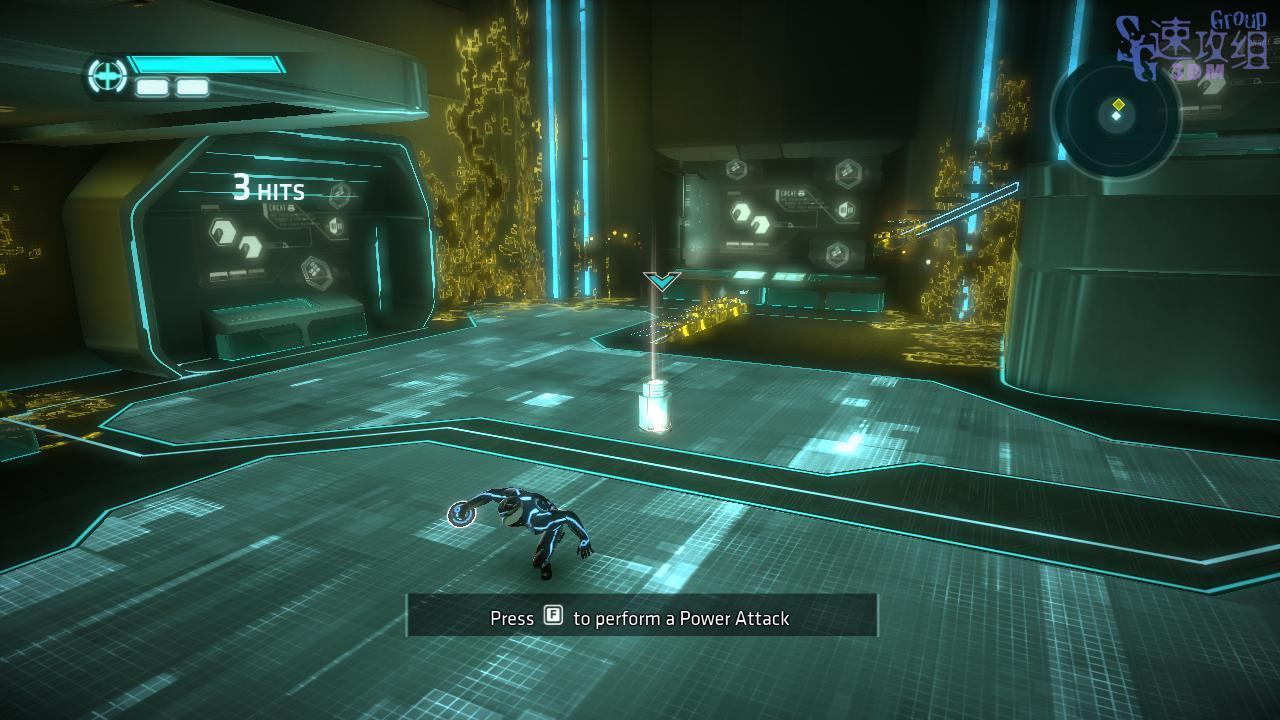Click the circular minimap radar
The image size is (1280, 720).
click(1116, 117)
